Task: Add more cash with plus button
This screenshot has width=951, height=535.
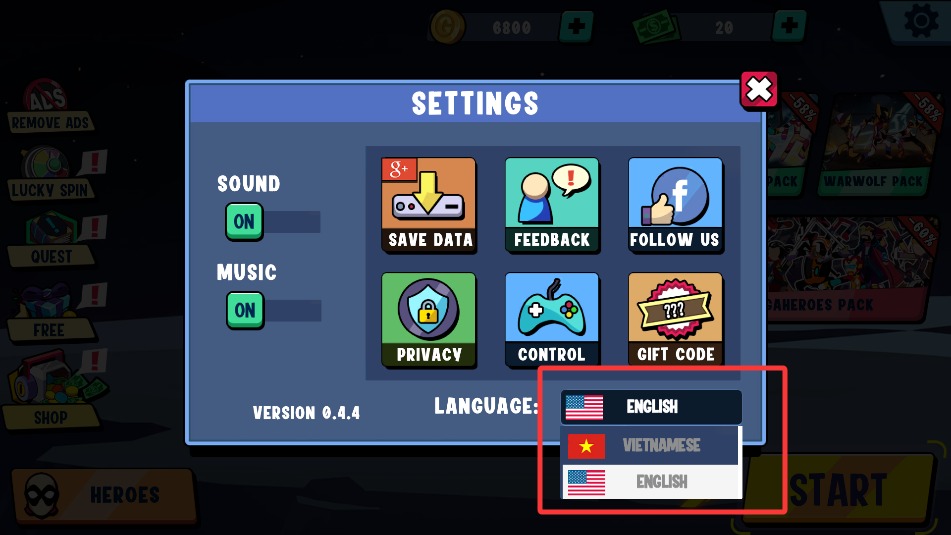Action: click(x=789, y=26)
